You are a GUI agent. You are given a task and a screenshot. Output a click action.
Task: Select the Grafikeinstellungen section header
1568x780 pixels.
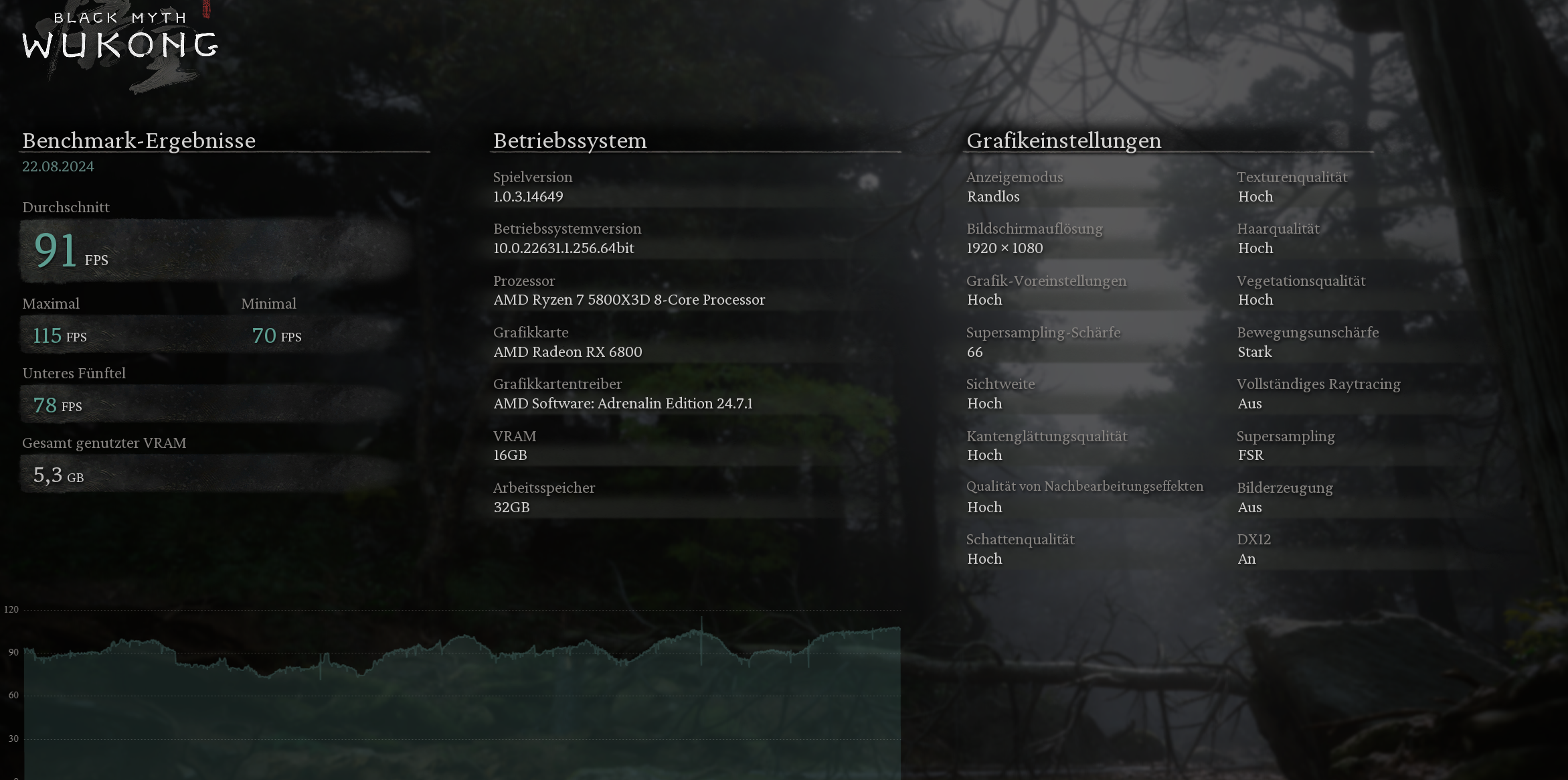(x=1064, y=141)
